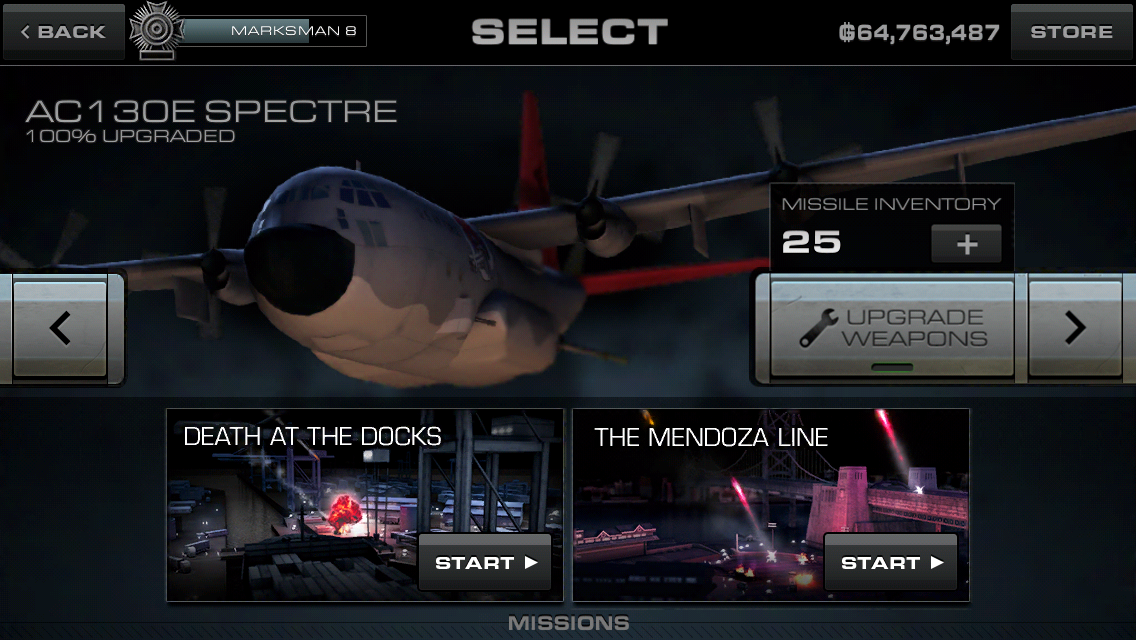Start the Death at the Docks mission
The width and height of the screenshot is (1136, 640).
[x=485, y=562]
